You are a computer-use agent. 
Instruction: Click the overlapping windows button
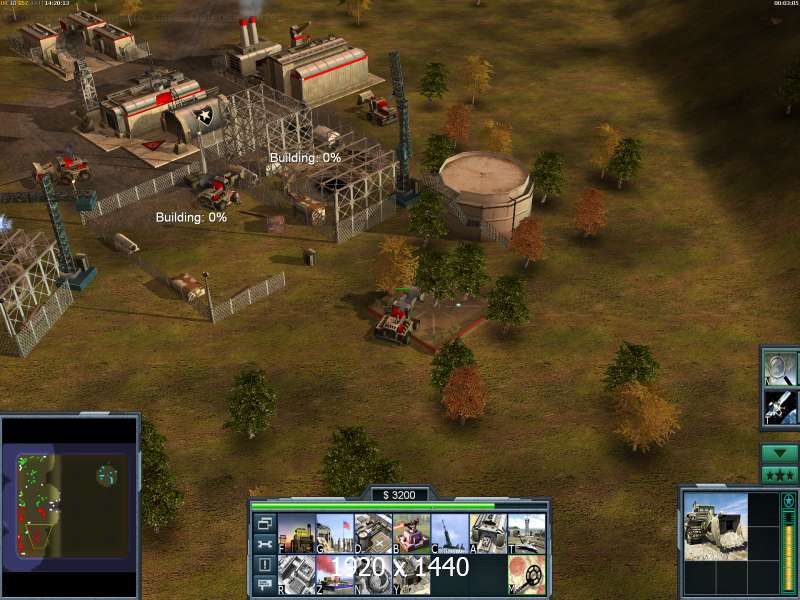coord(264,523)
